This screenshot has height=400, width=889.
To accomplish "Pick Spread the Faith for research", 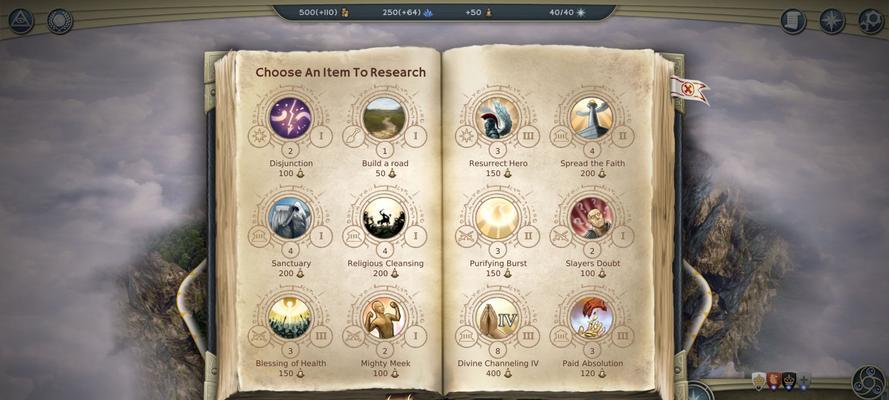I will click(x=591, y=118).
